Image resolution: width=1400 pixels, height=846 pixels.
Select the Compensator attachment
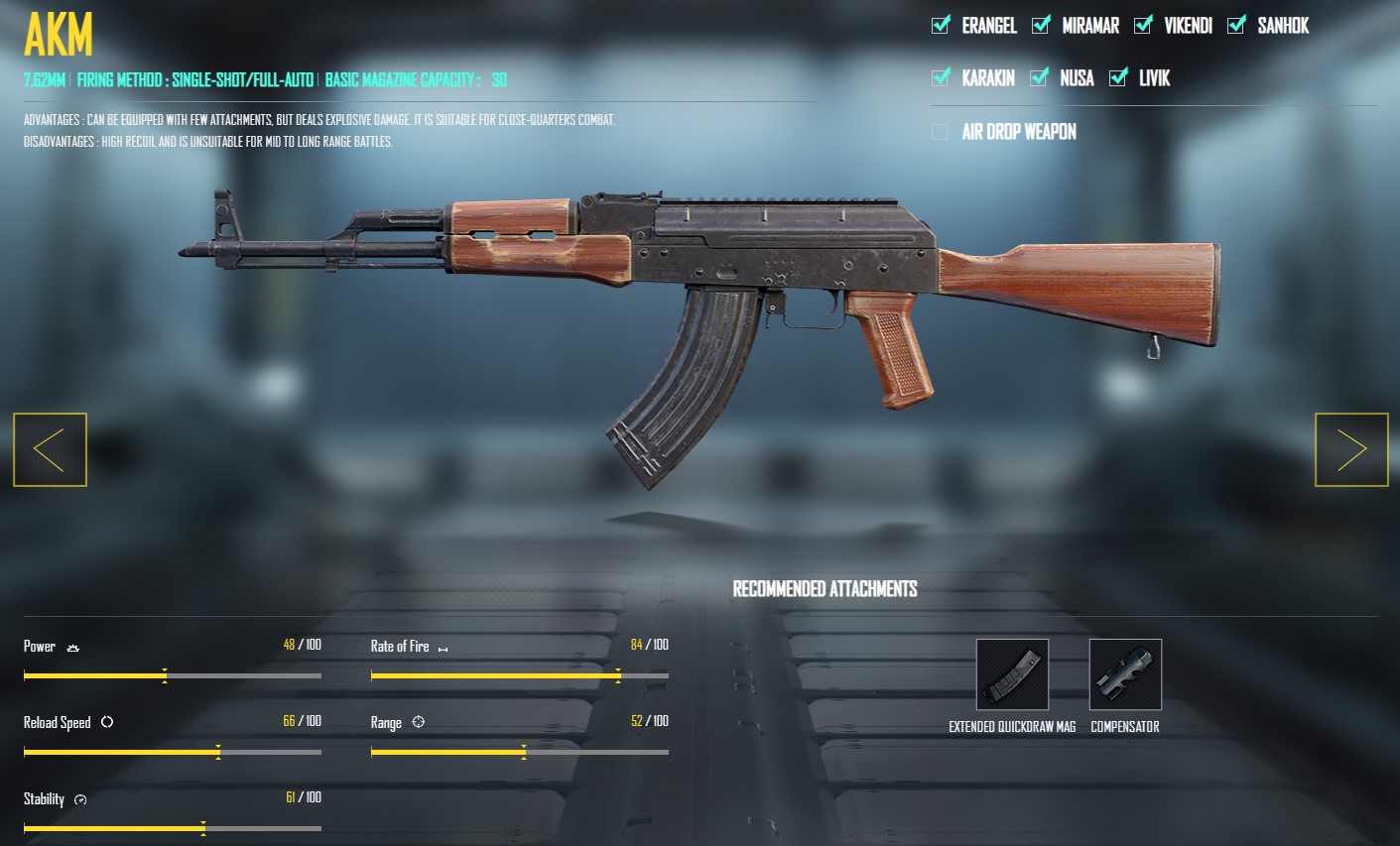tap(1125, 674)
